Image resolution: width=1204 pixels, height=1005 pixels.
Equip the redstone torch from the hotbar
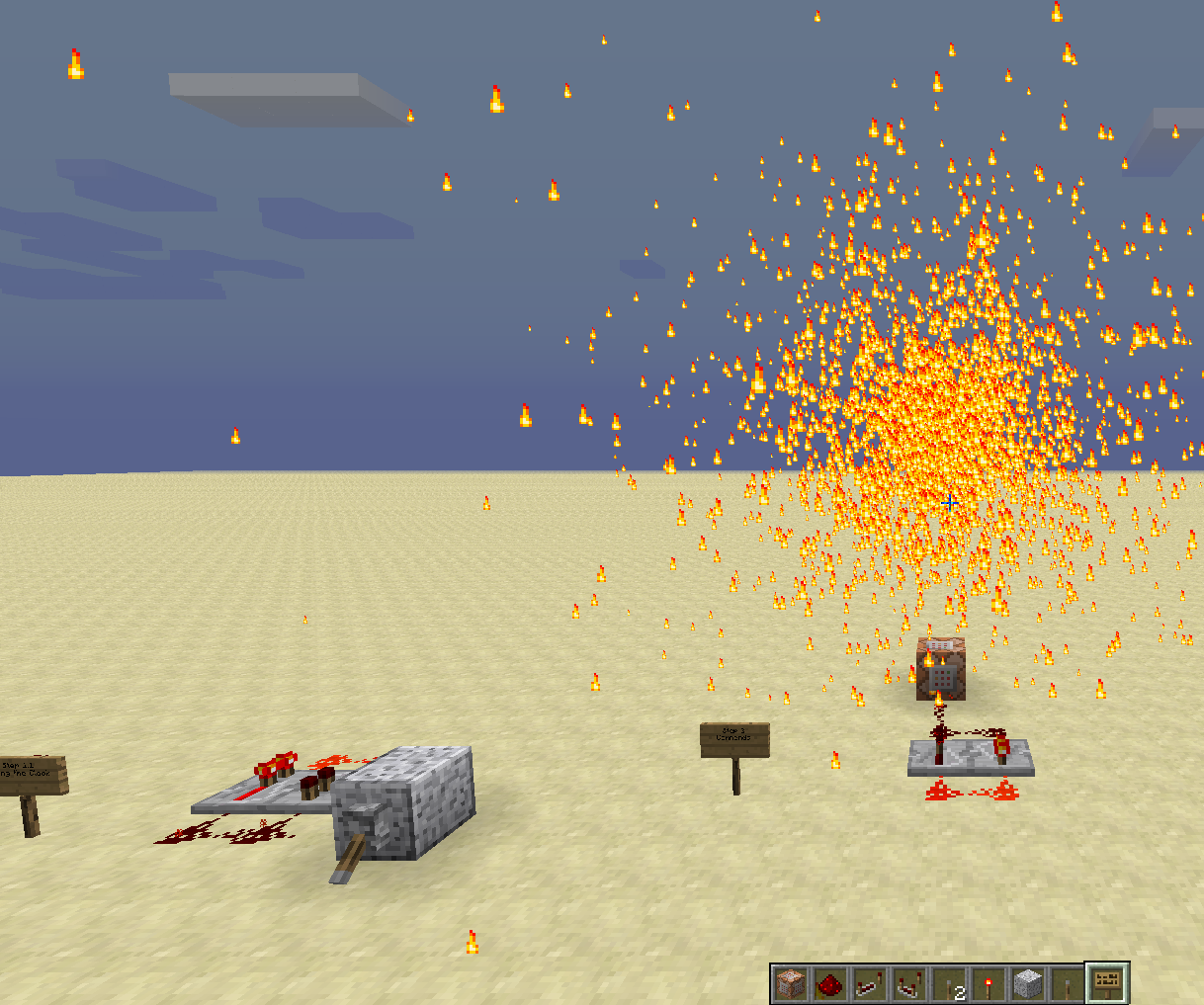tap(989, 984)
